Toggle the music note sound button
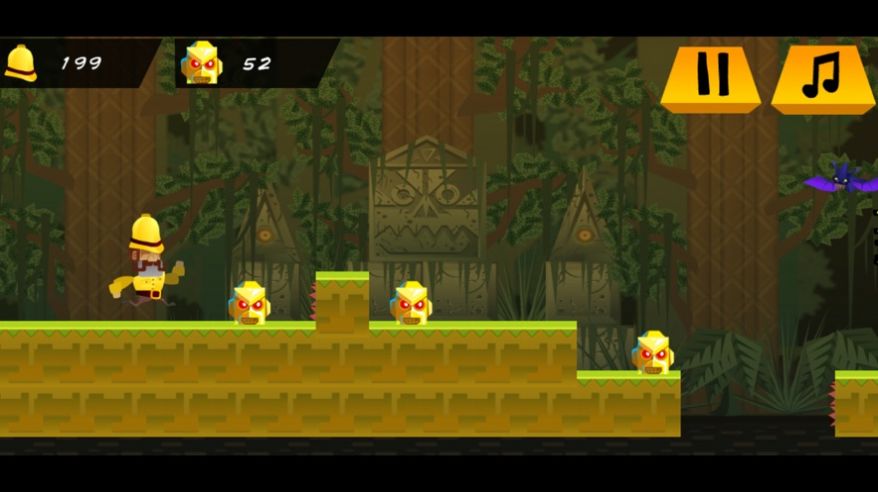Image resolution: width=878 pixels, height=492 pixels. pos(822,76)
